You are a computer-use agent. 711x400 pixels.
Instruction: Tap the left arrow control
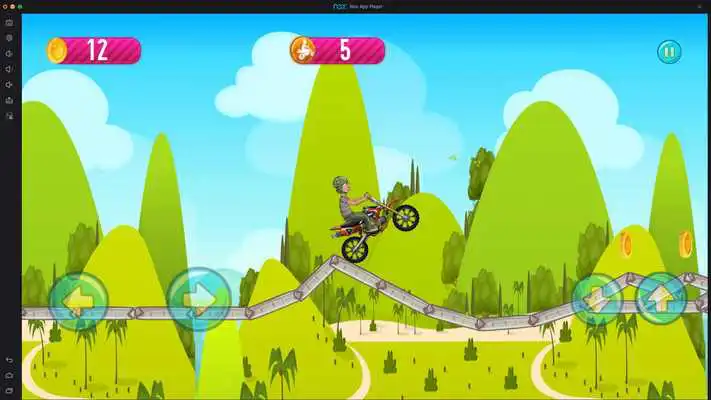[x=78, y=299]
